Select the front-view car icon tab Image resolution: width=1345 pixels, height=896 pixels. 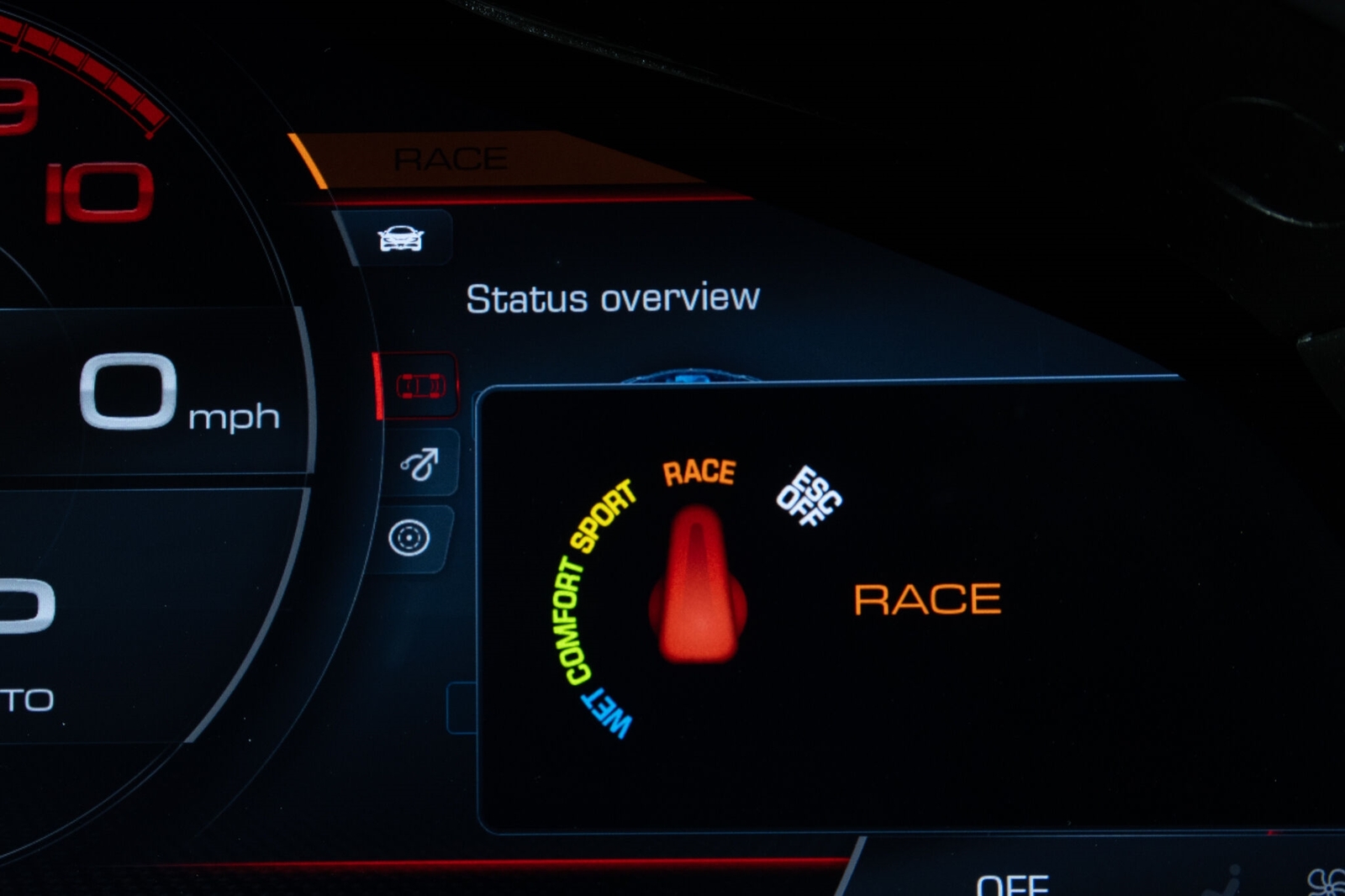[401, 239]
